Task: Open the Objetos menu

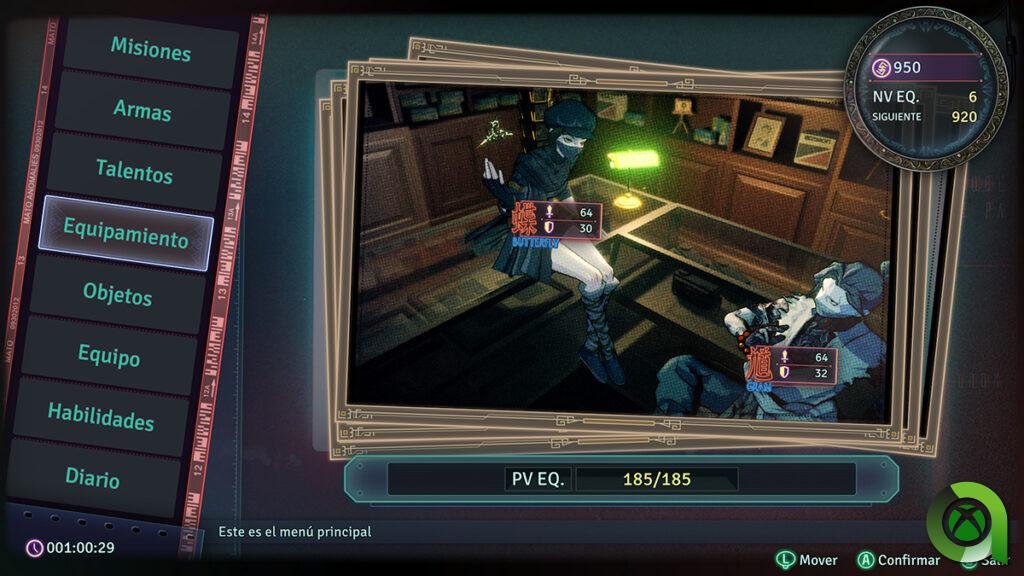Action: pyautogui.click(x=118, y=296)
